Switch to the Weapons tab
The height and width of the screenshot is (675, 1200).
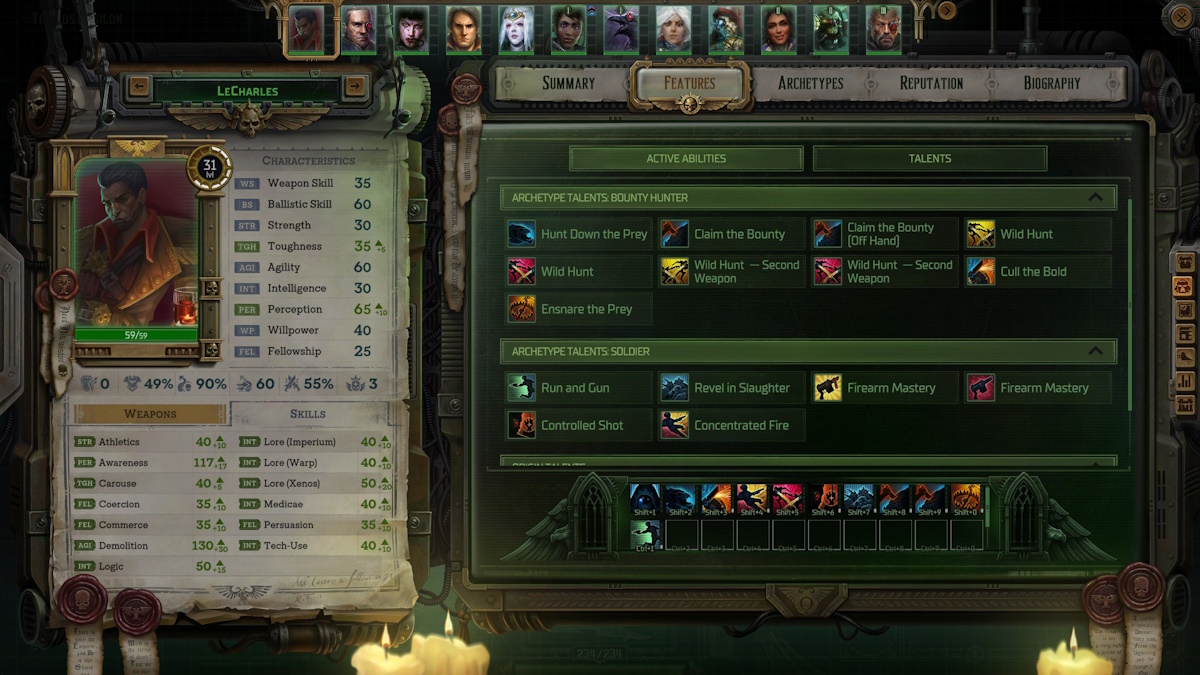(x=150, y=414)
